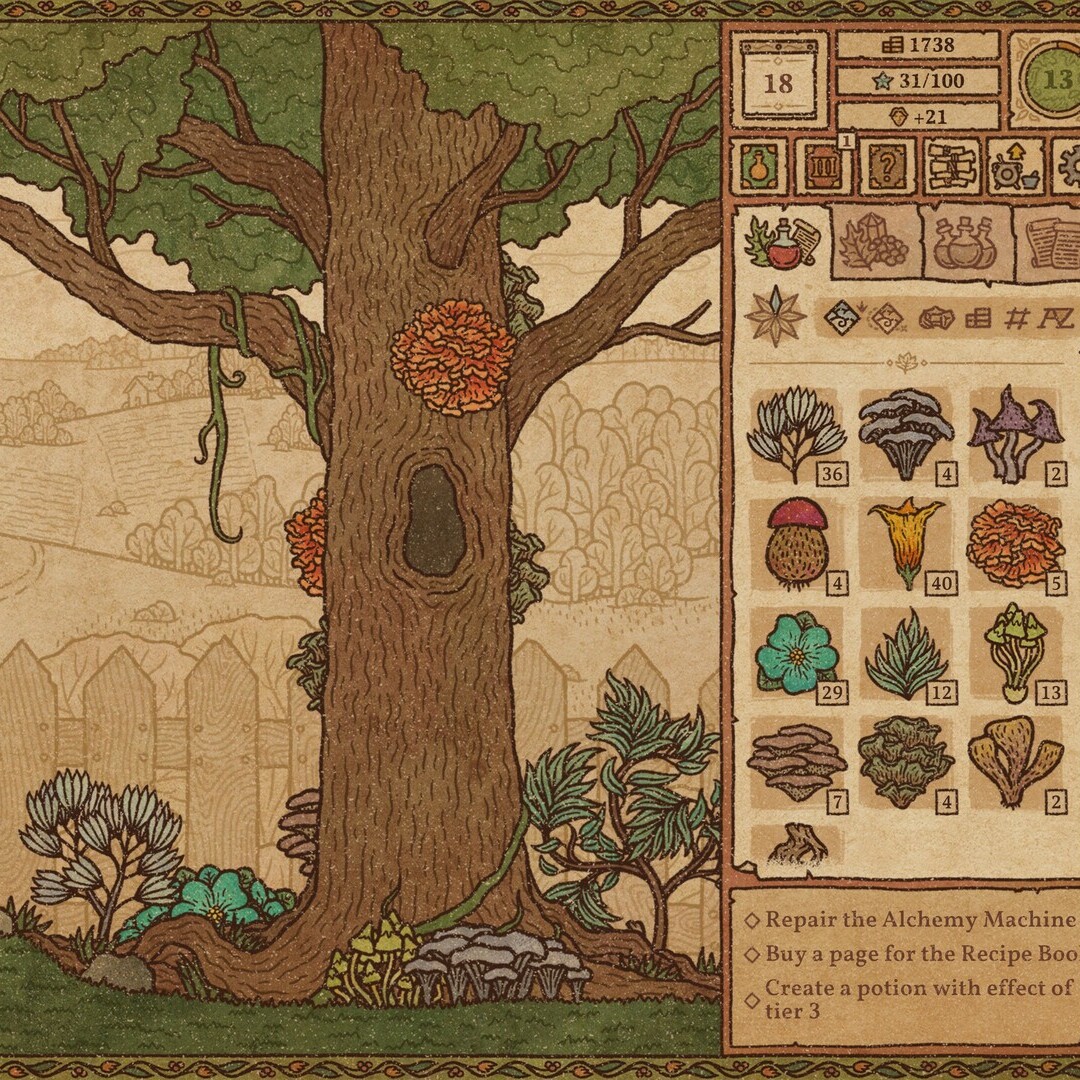
Task: Select the teal flower with 29
Action: (x=795, y=654)
